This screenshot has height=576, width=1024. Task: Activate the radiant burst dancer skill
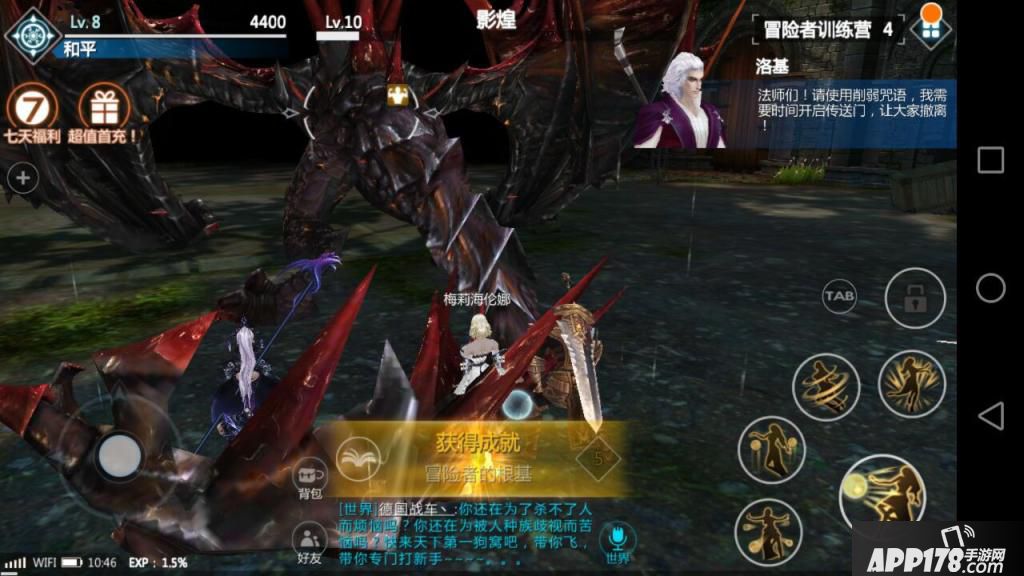pos(911,383)
